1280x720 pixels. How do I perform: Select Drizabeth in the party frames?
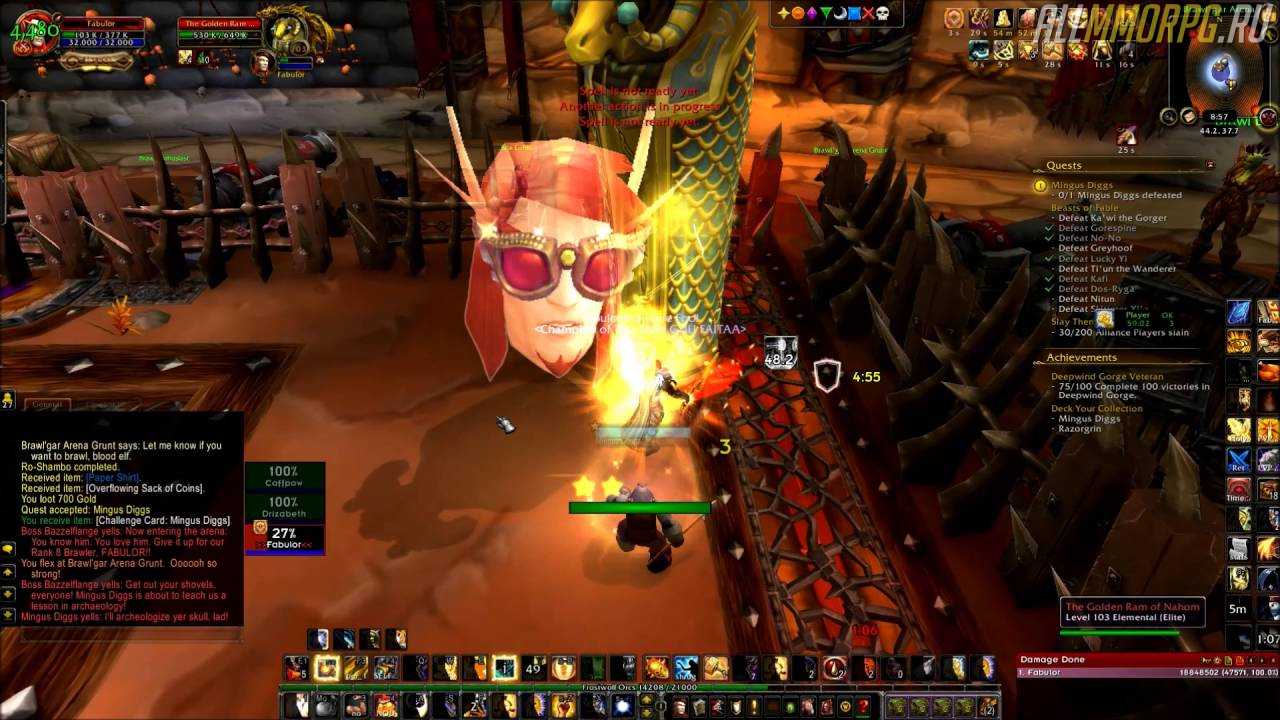tap(284, 507)
